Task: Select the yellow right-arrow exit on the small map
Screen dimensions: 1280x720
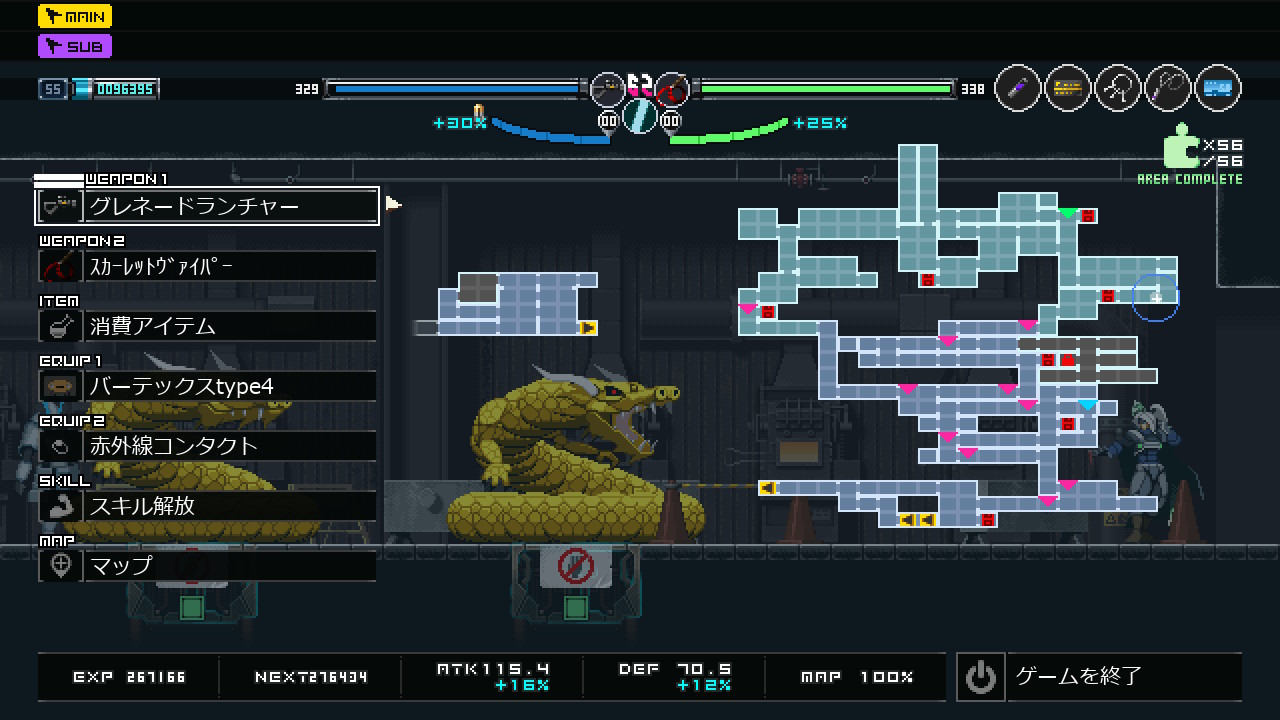Action: coord(588,327)
